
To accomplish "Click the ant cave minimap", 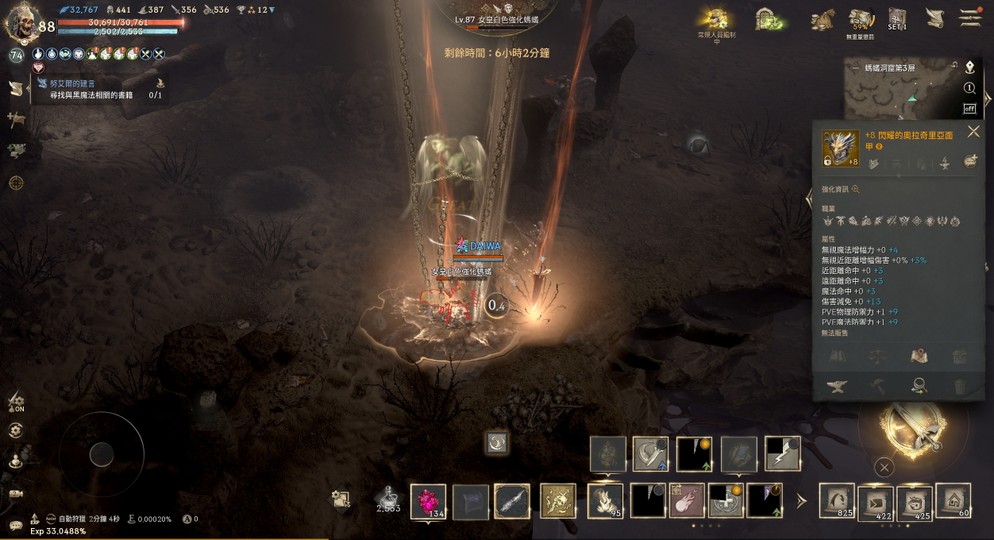I will (x=897, y=96).
